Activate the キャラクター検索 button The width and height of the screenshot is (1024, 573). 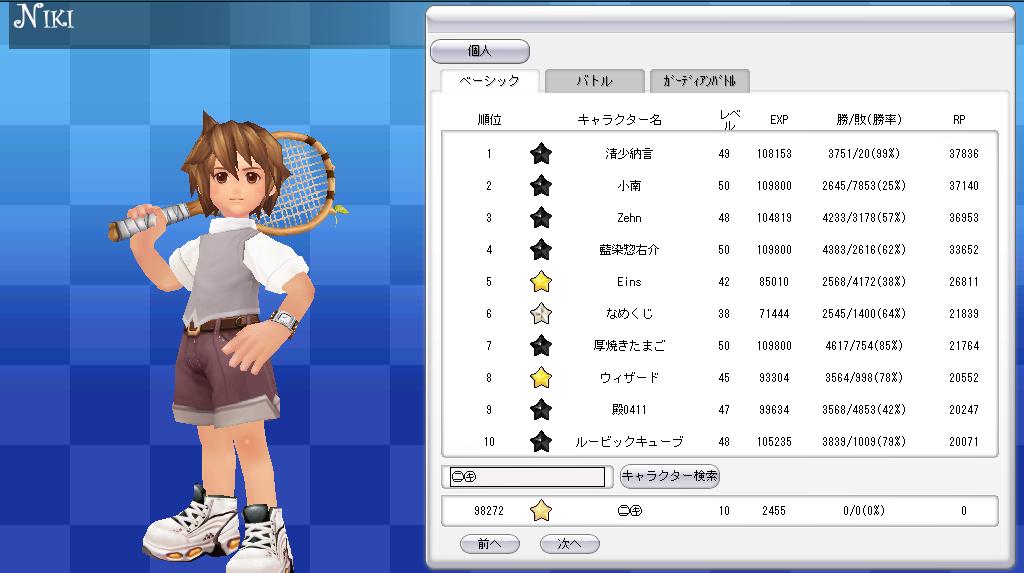tap(669, 476)
